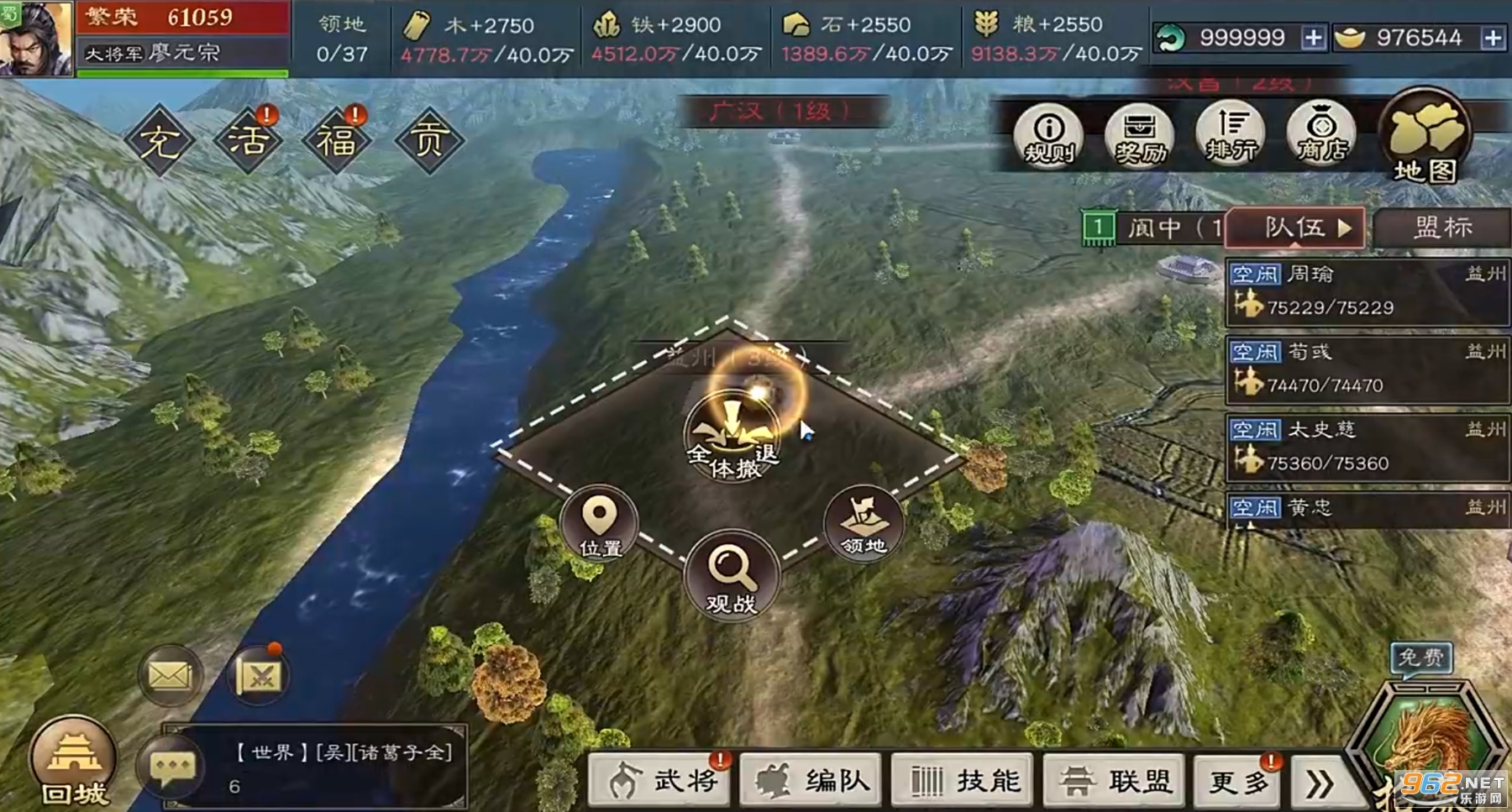Viewport: 1512px width, 812px height.
Task: Open the 奖励 rewards icon
Action: tap(1139, 136)
